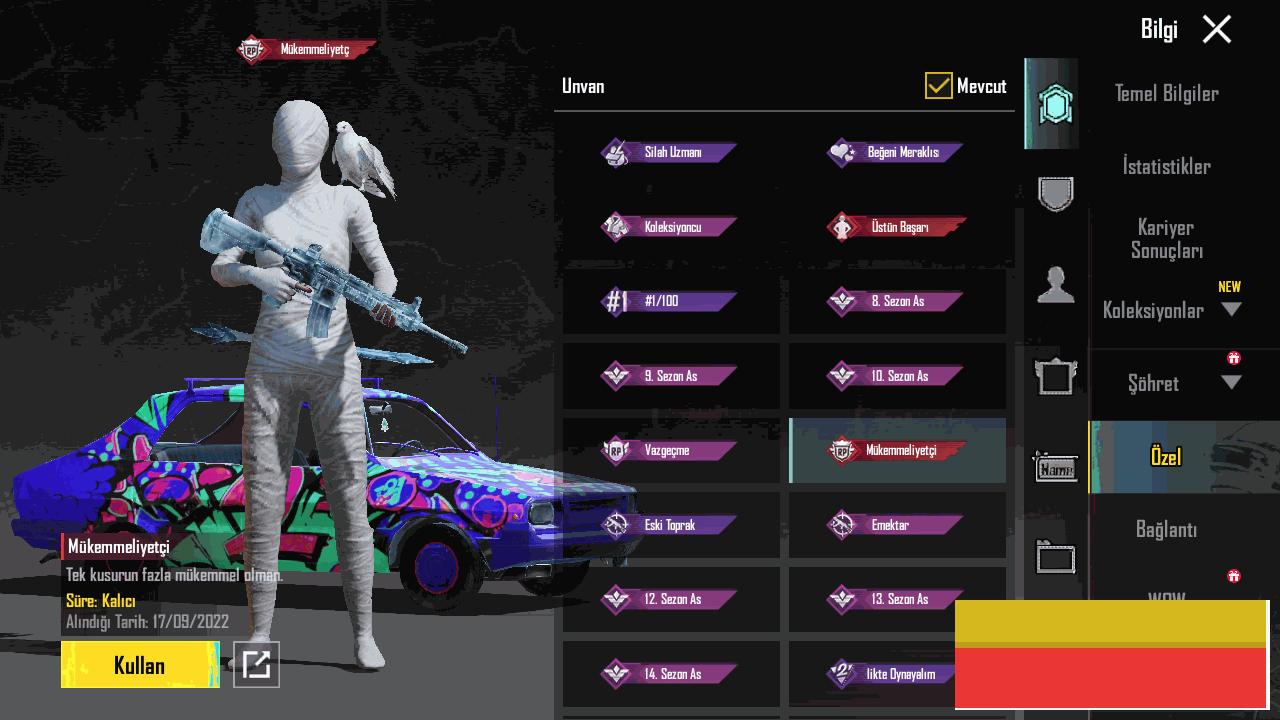Toggle the Mevcut checkbox

click(938, 86)
